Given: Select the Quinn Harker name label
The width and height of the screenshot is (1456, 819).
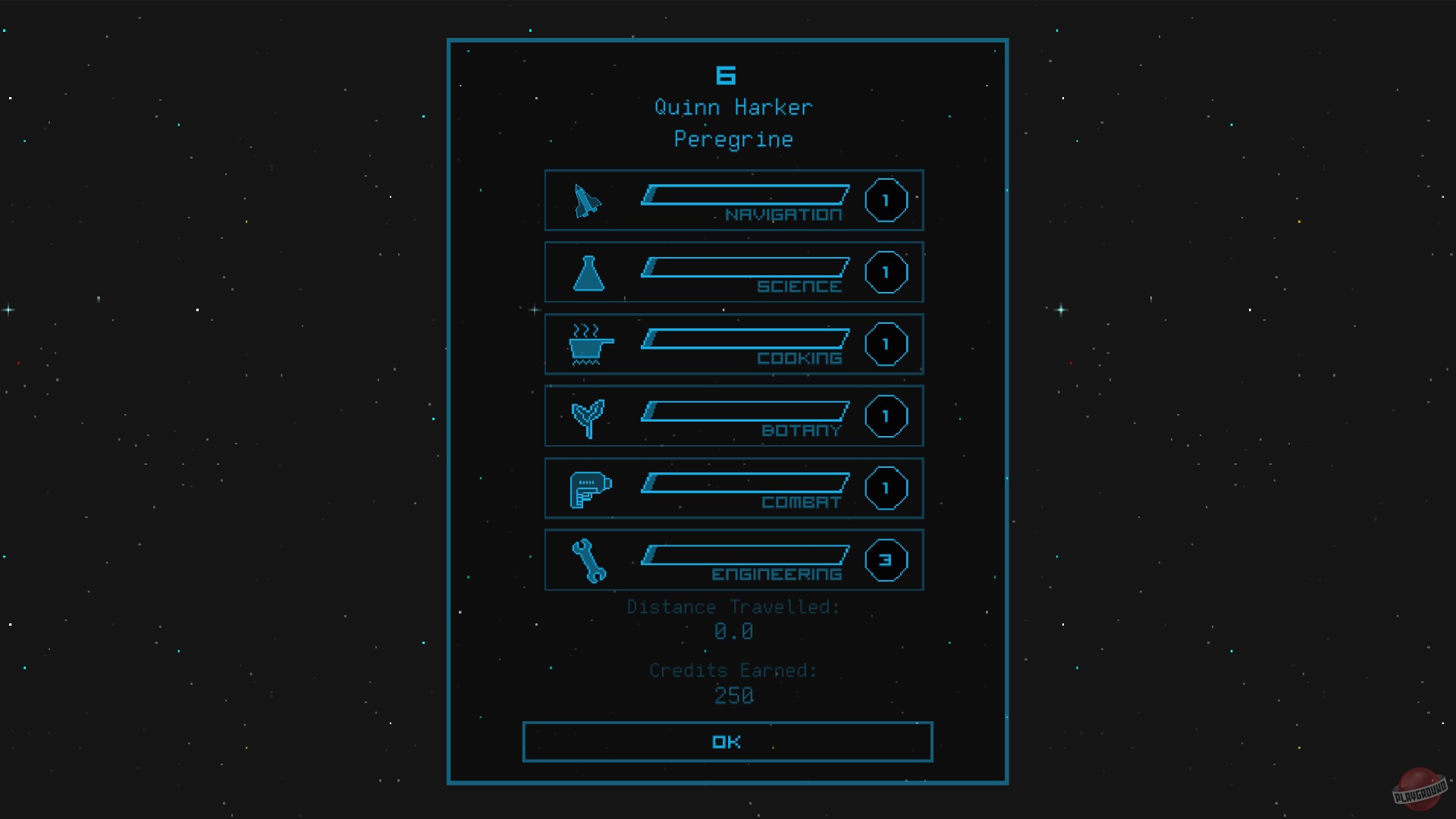Looking at the screenshot, I should (x=732, y=106).
